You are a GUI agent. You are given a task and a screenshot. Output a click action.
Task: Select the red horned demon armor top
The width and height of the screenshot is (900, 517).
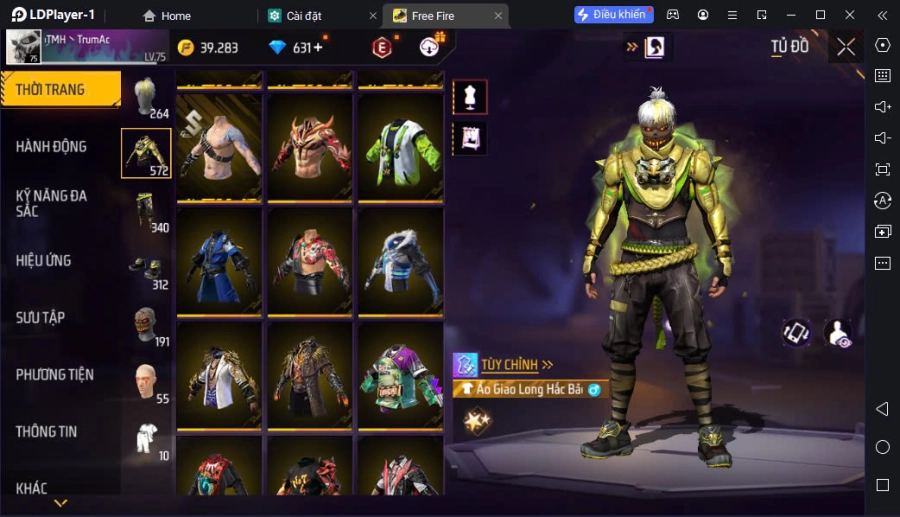pos(310,148)
